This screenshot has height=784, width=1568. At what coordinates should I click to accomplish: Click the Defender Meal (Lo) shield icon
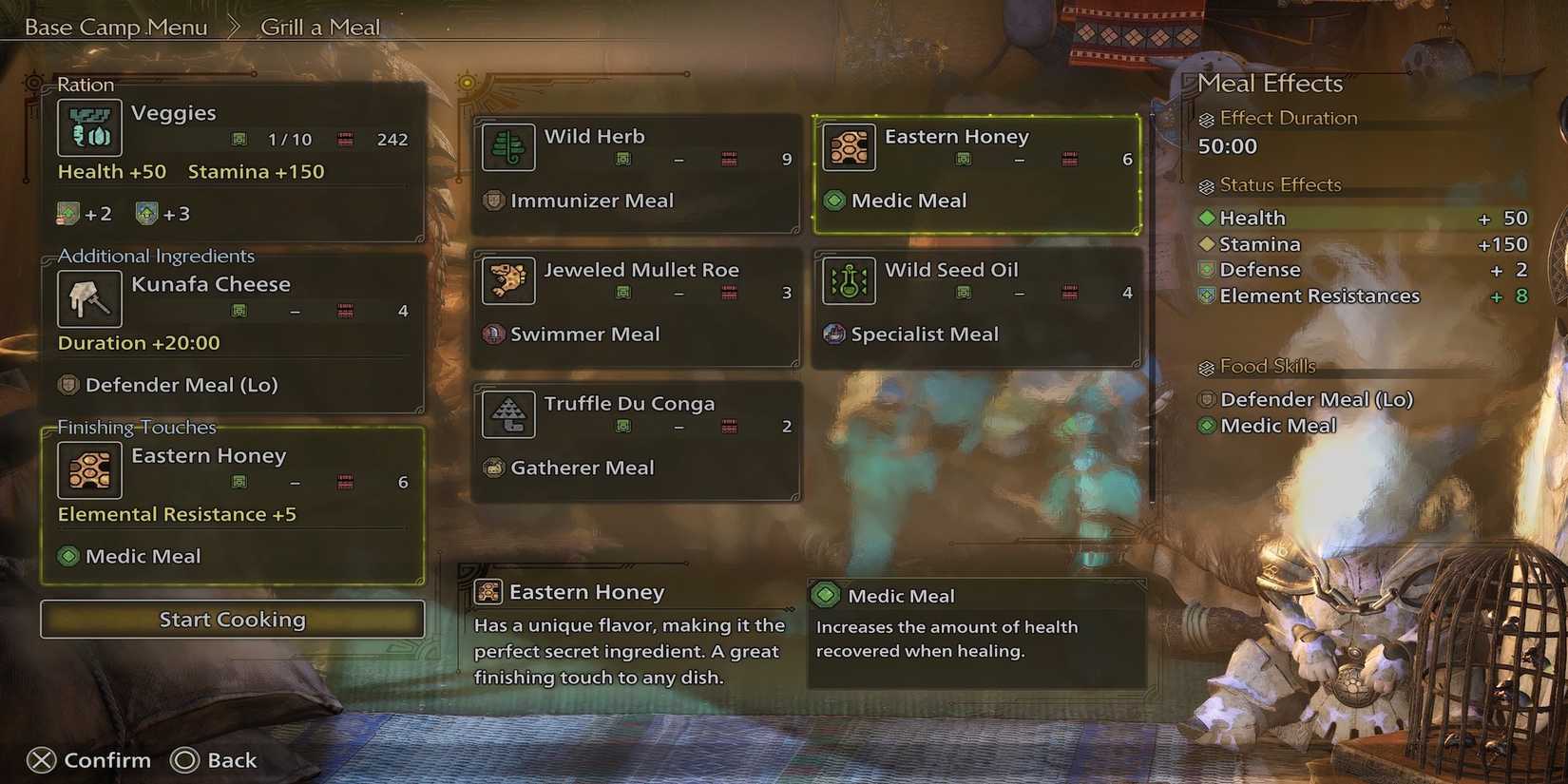pyautogui.click(x=1206, y=399)
